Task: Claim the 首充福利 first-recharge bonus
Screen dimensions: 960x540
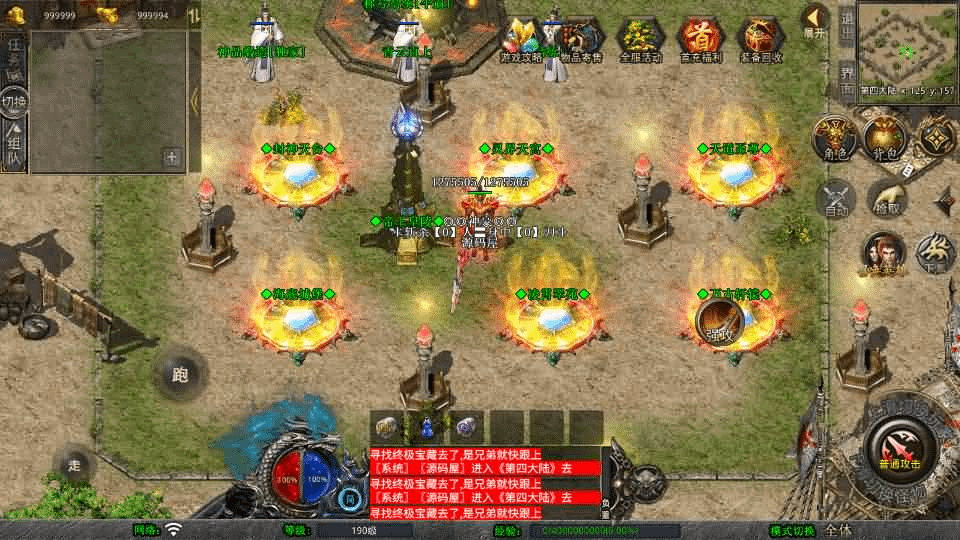Action: pyautogui.click(x=701, y=40)
